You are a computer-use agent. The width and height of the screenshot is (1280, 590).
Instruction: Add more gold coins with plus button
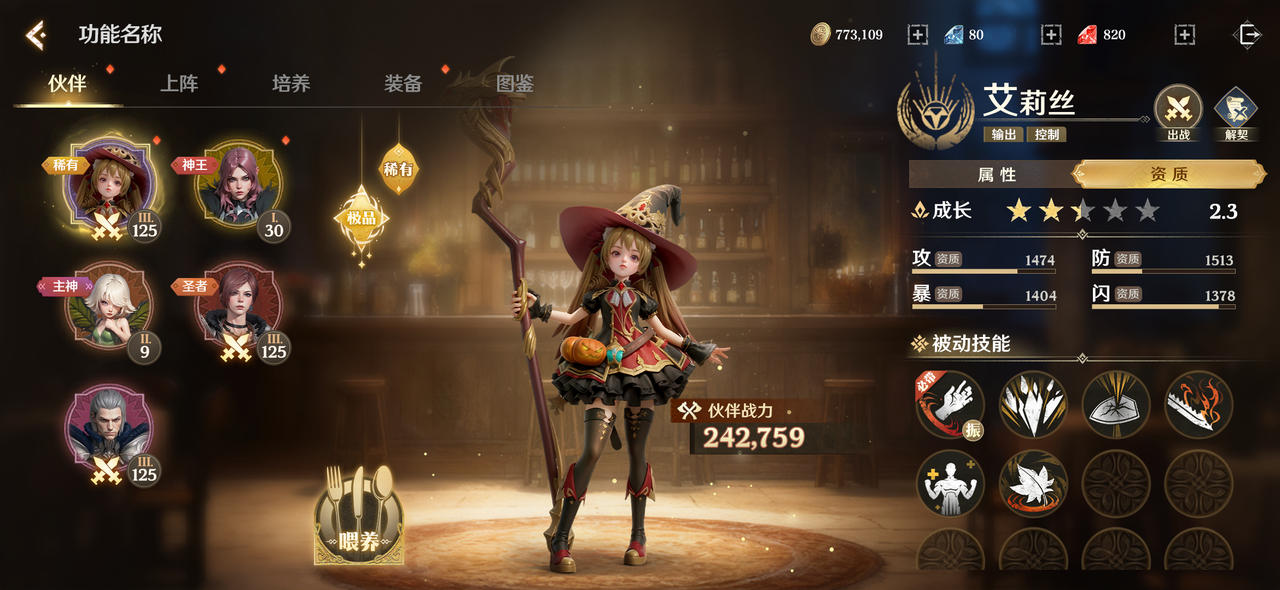(918, 35)
